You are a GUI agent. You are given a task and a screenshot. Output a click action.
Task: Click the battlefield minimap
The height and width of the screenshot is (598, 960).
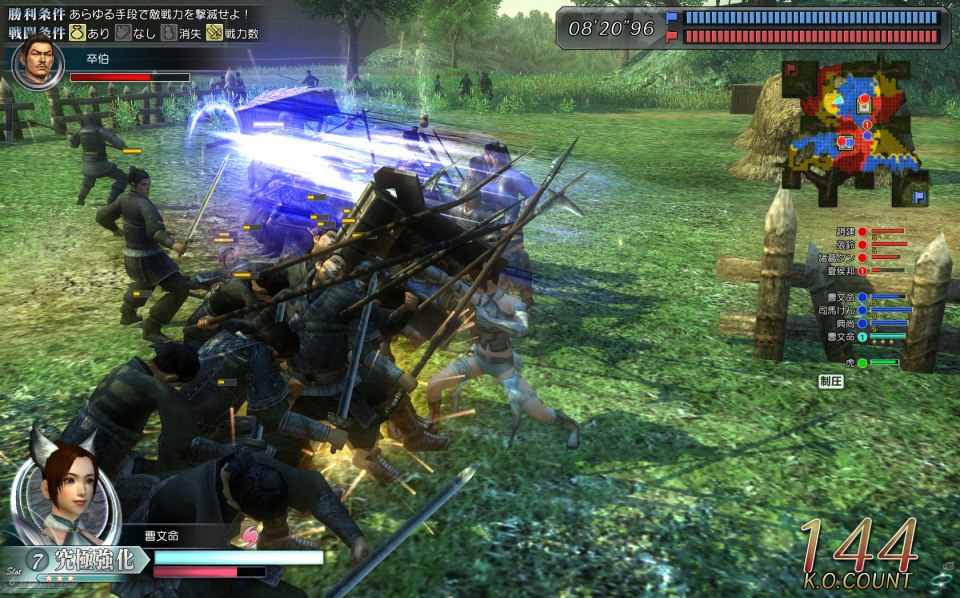pos(851,125)
